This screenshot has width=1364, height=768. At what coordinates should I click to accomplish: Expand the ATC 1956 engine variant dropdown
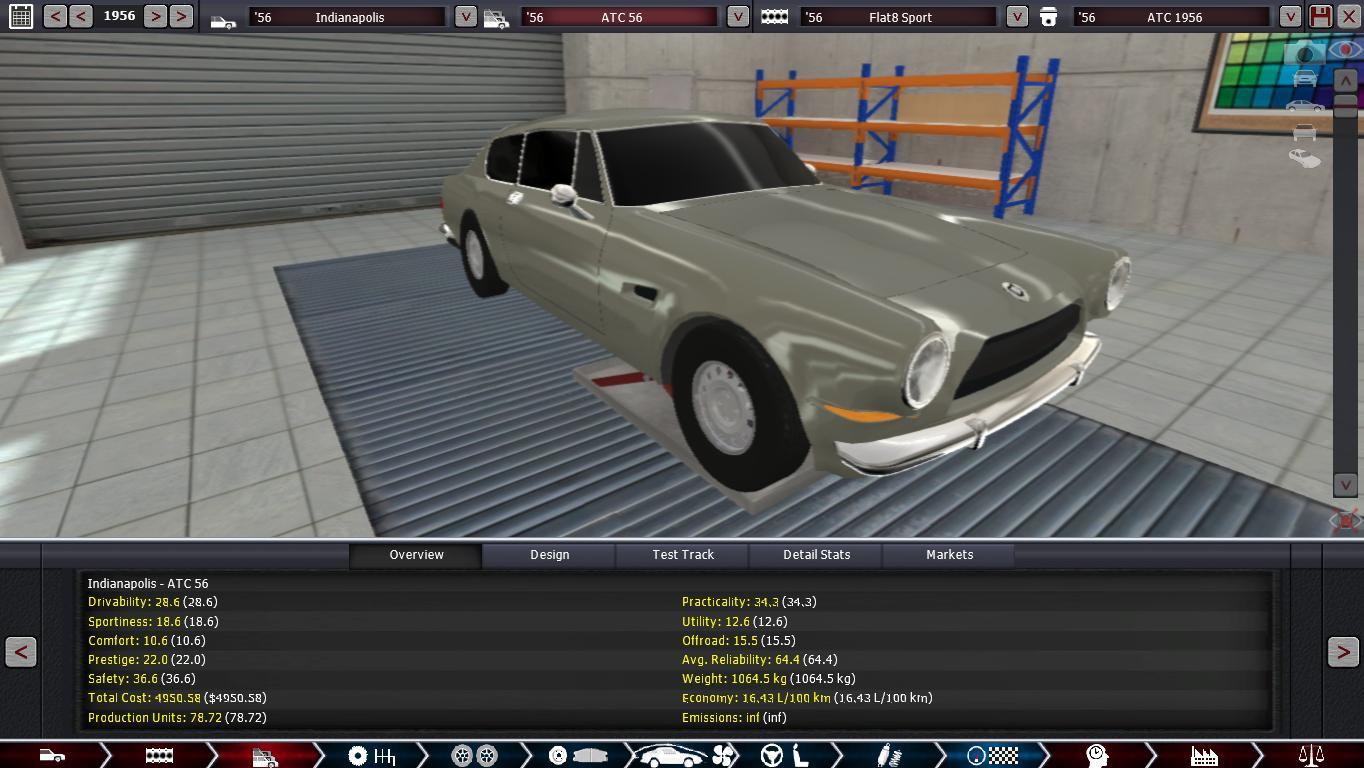point(1290,17)
